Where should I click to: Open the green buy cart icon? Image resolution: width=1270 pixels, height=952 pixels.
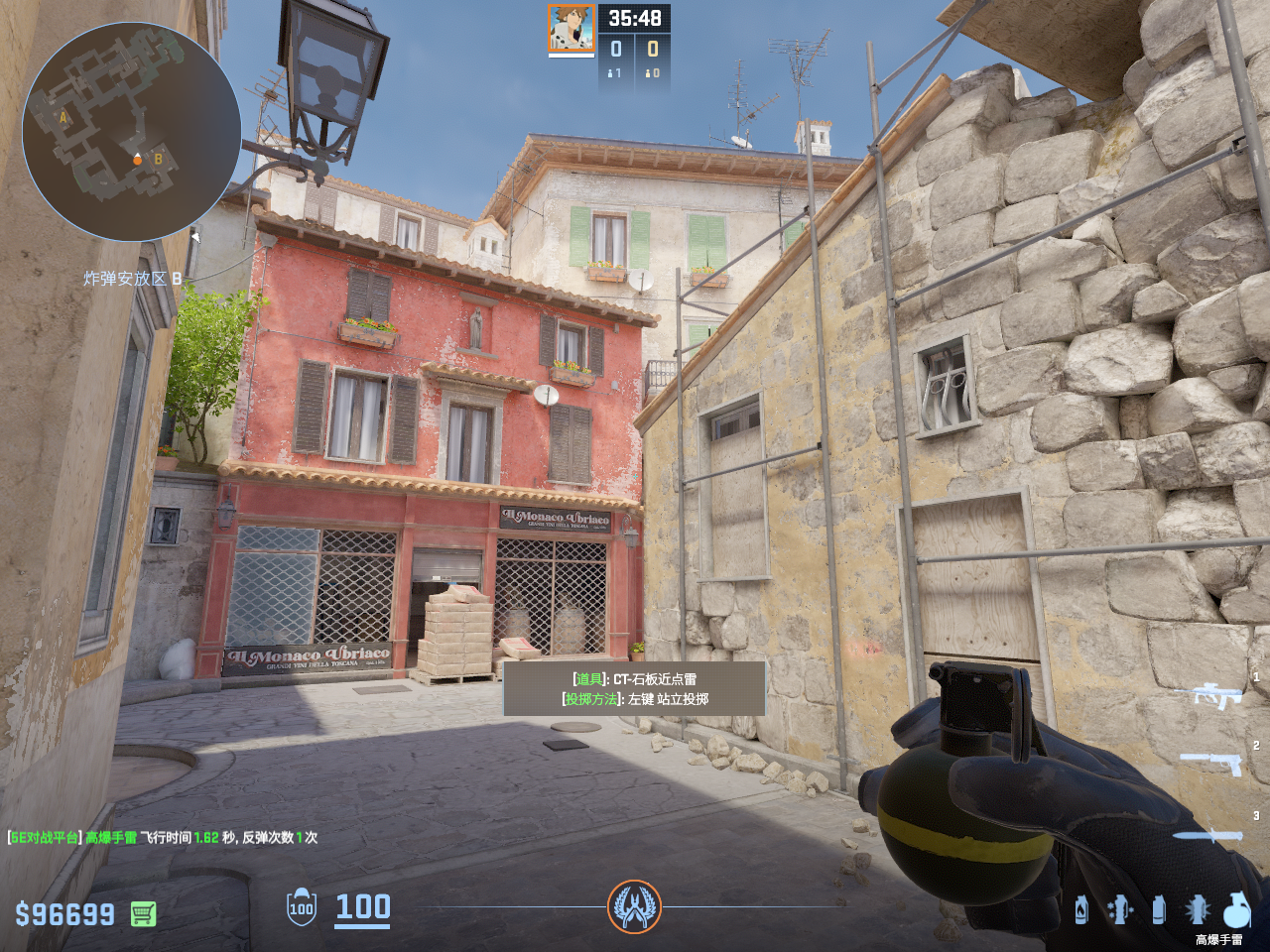tap(143, 913)
